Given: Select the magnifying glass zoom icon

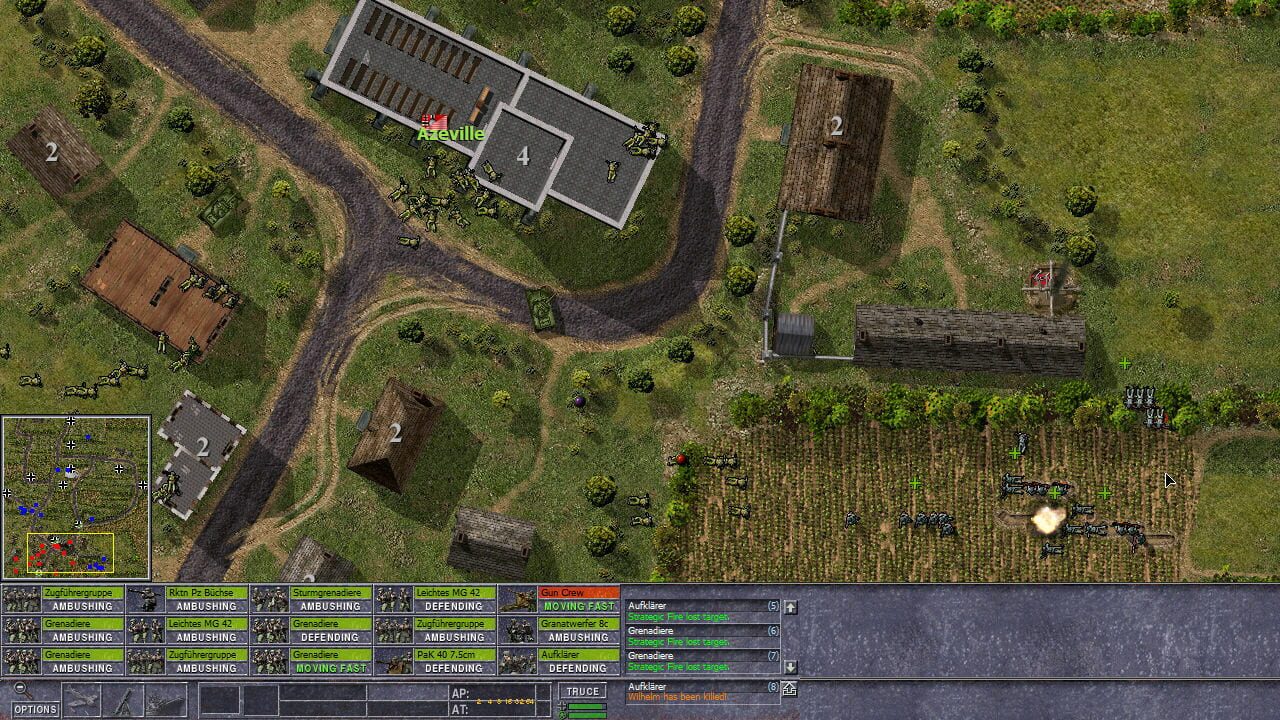Looking at the screenshot, I should [20, 690].
